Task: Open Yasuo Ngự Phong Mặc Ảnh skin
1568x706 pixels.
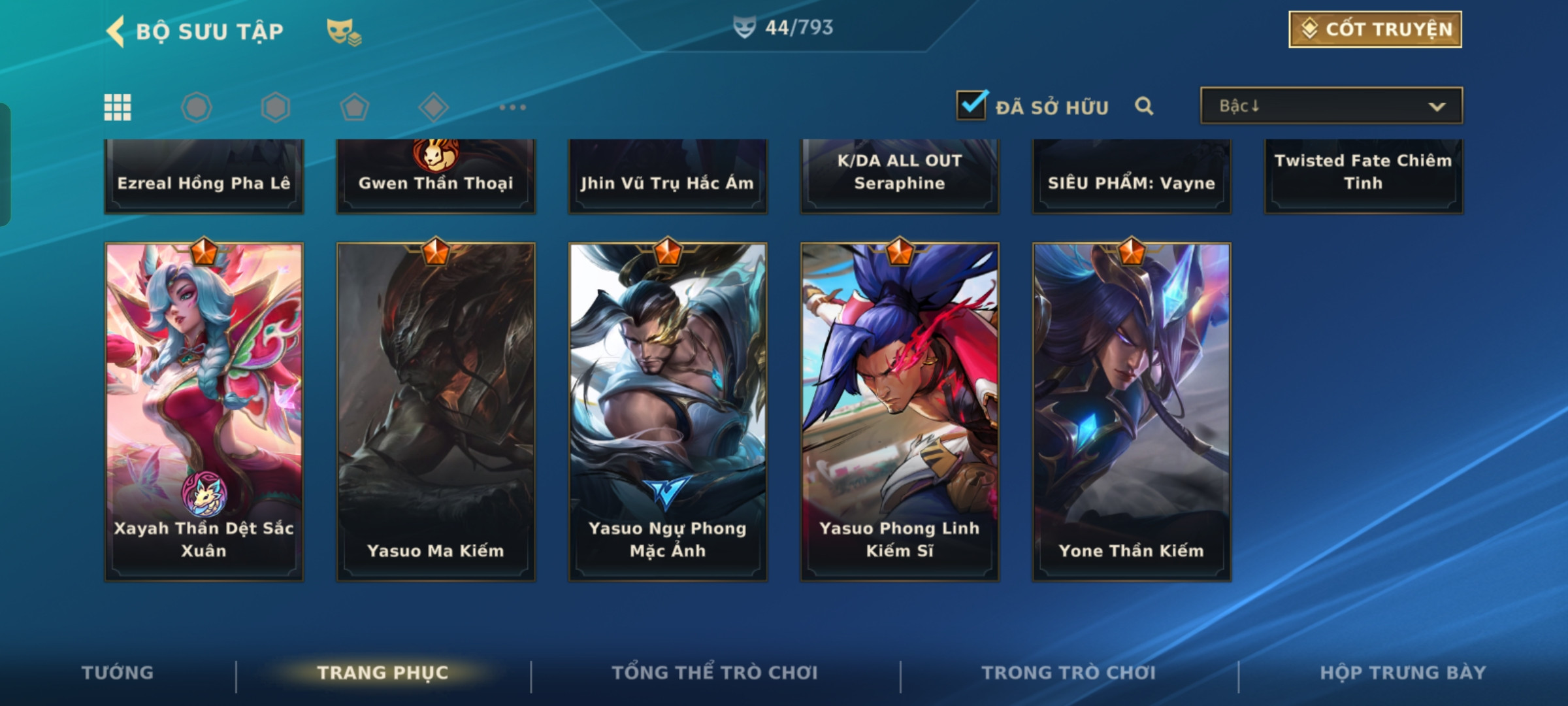Action: tap(668, 412)
